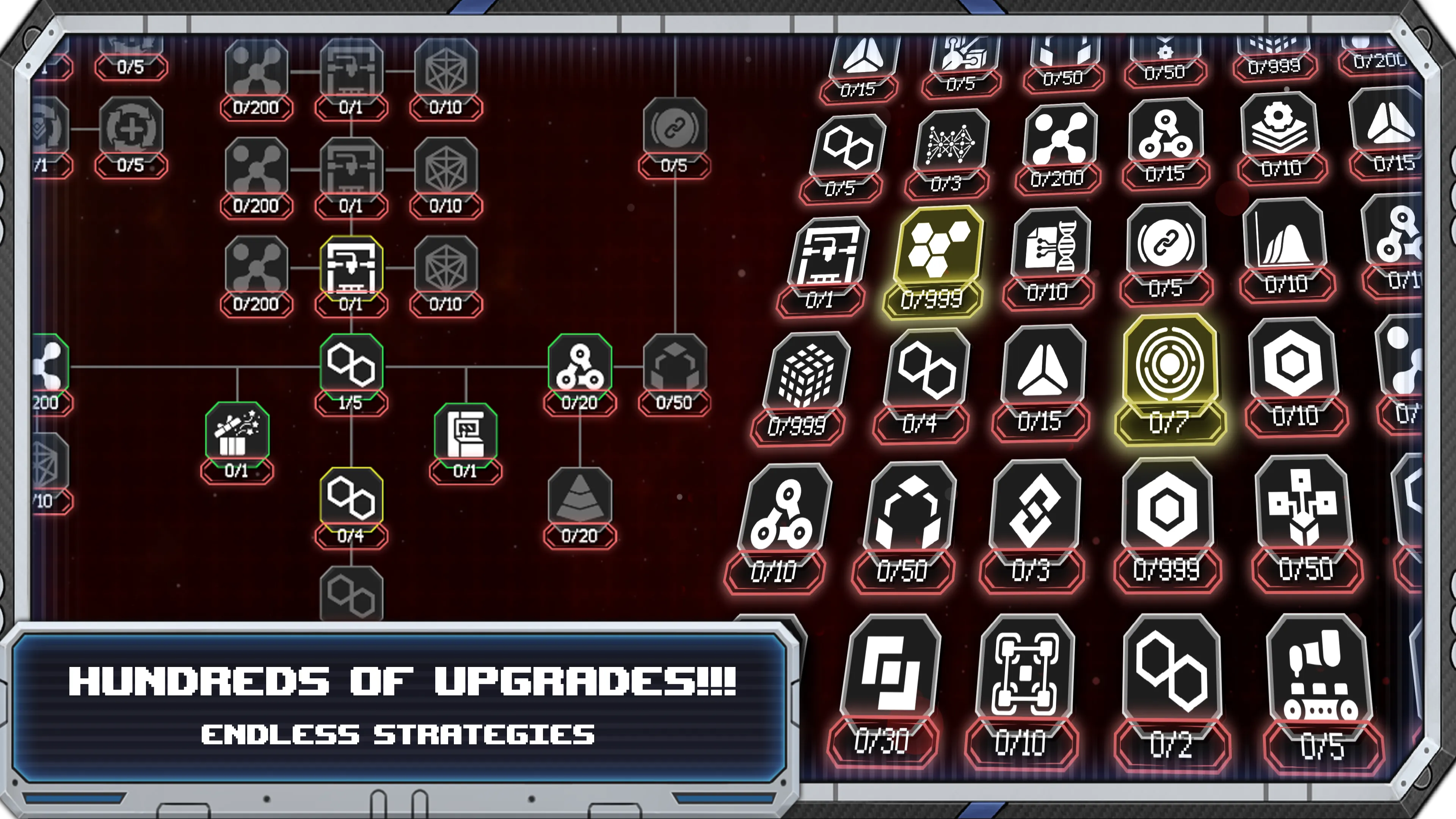The height and width of the screenshot is (819, 1456).
Task: Choose the DNA circuit upgrade marked 0/10
Action: pyautogui.click(x=1051, y=249)
